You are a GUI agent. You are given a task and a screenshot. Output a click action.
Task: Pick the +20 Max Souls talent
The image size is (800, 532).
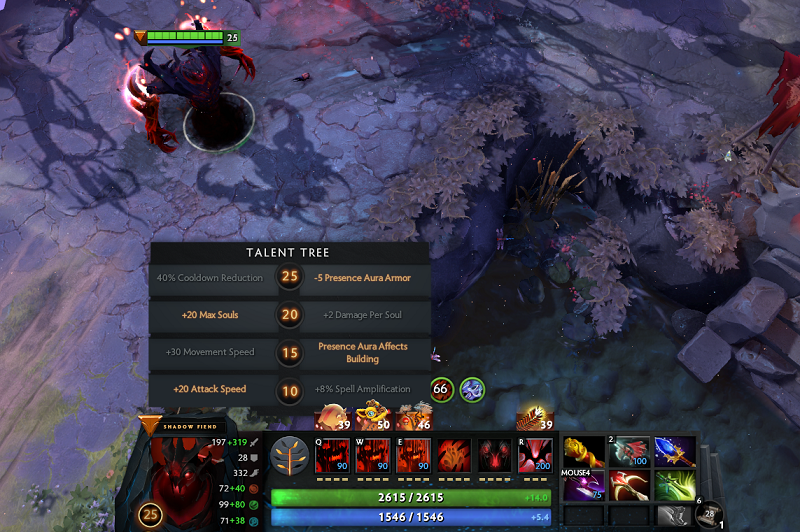click(x=210, y=315)
